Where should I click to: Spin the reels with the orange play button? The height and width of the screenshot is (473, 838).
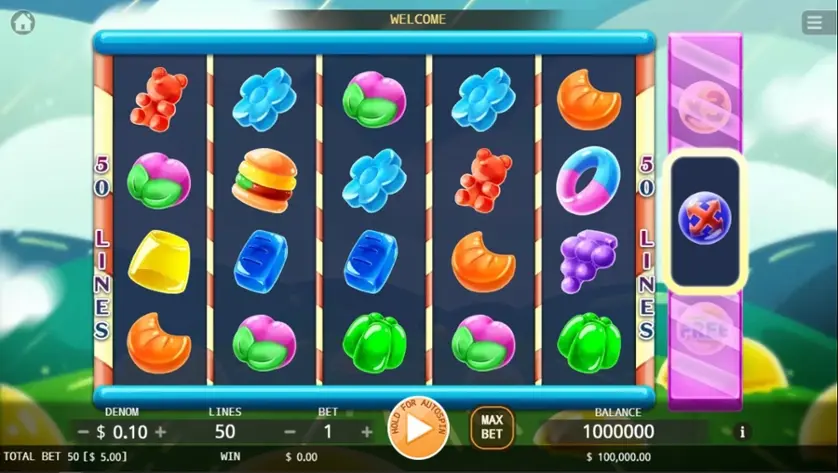pyautogui.click(x=418, y=428)
